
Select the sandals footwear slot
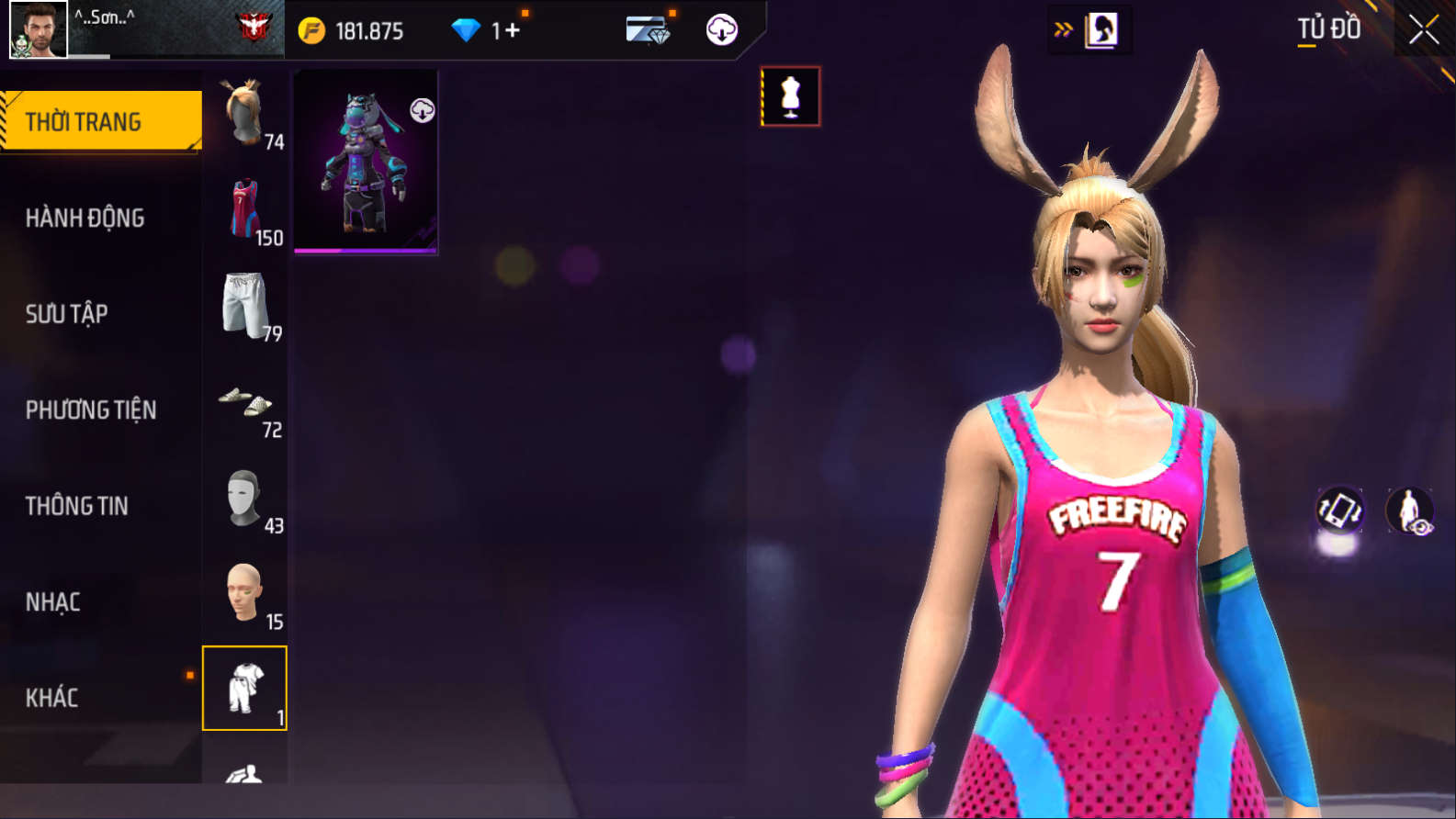(245, 402)
